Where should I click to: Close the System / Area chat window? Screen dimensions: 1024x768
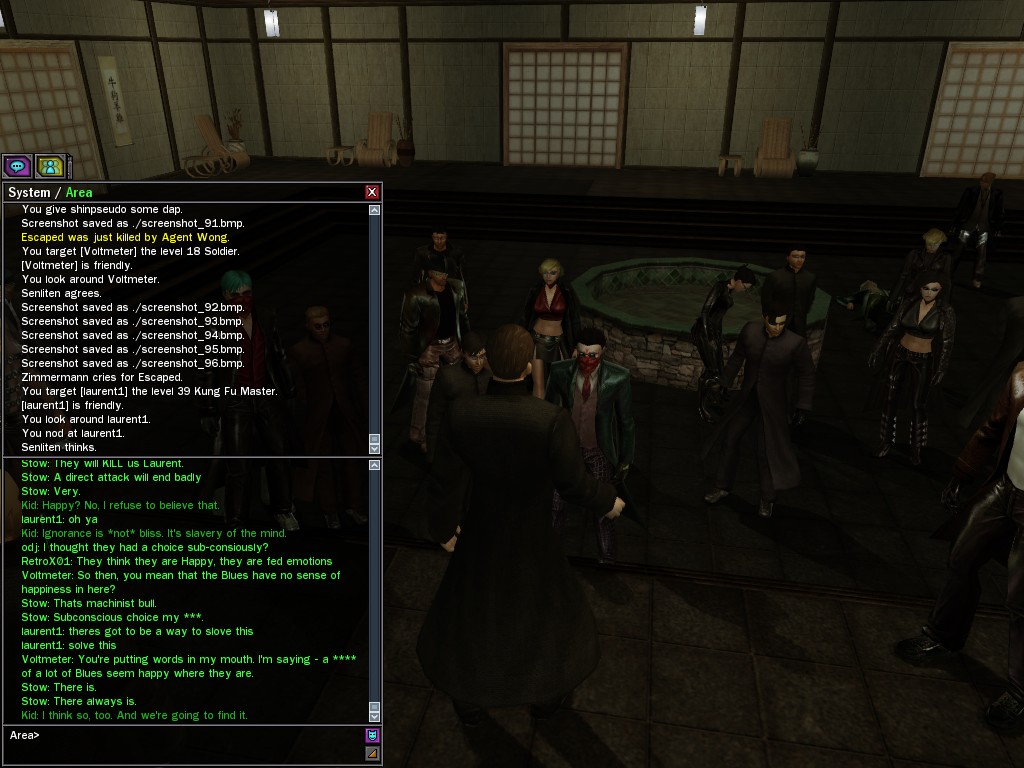click(372, 192)
